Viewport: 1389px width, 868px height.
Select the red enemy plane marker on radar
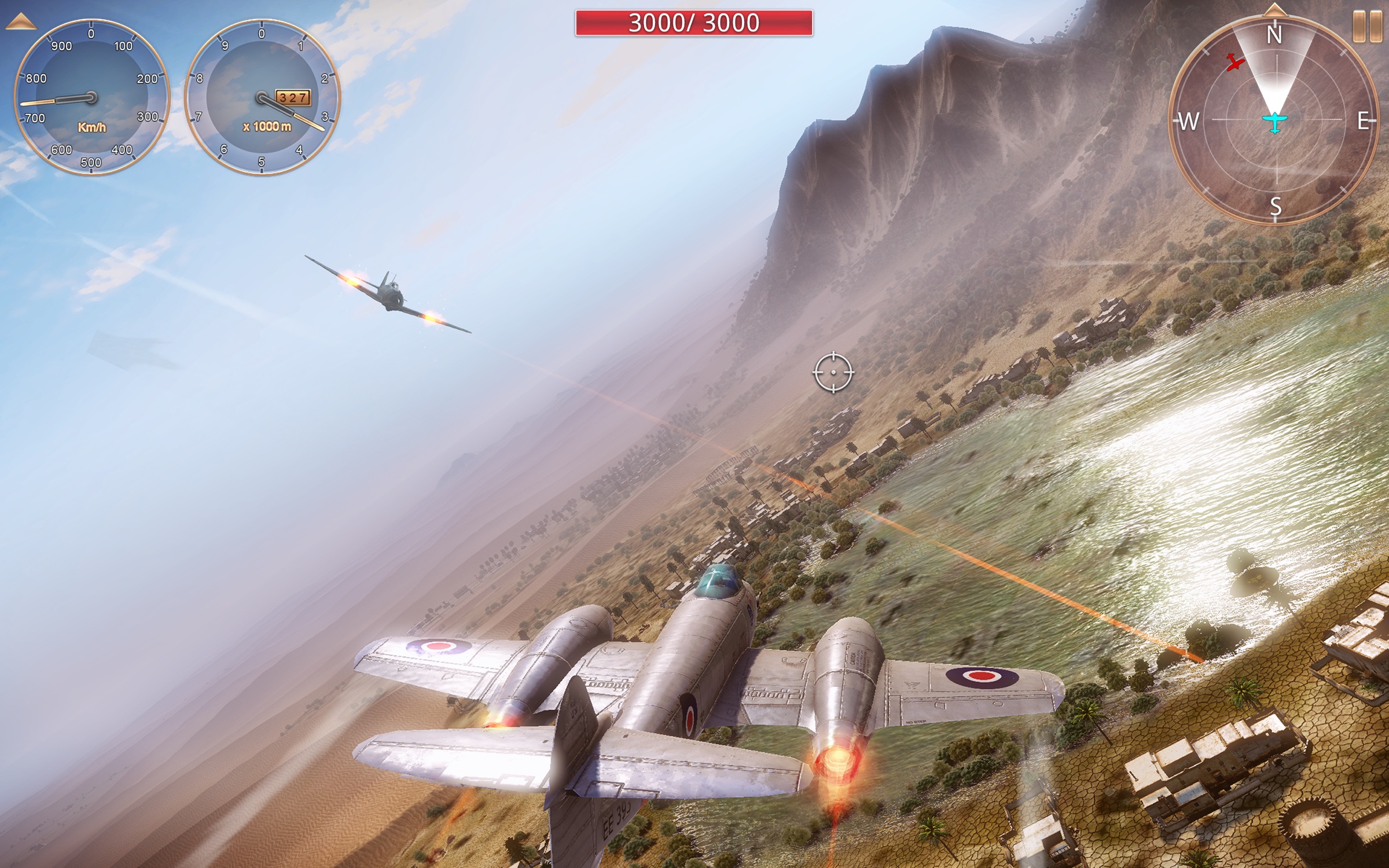point(1235,62)
